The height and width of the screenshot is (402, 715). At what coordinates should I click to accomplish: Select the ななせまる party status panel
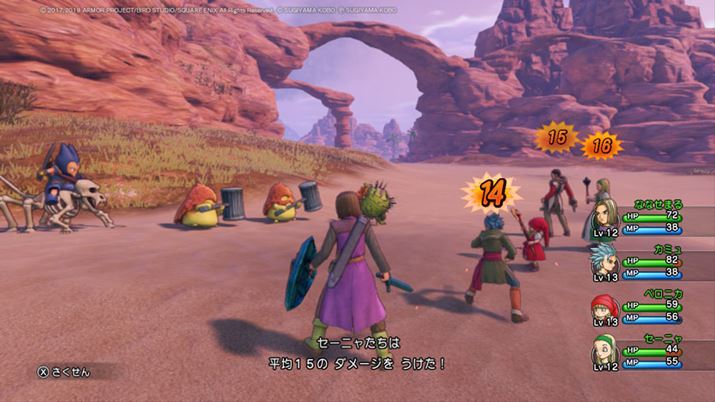[x=650, y=220]
